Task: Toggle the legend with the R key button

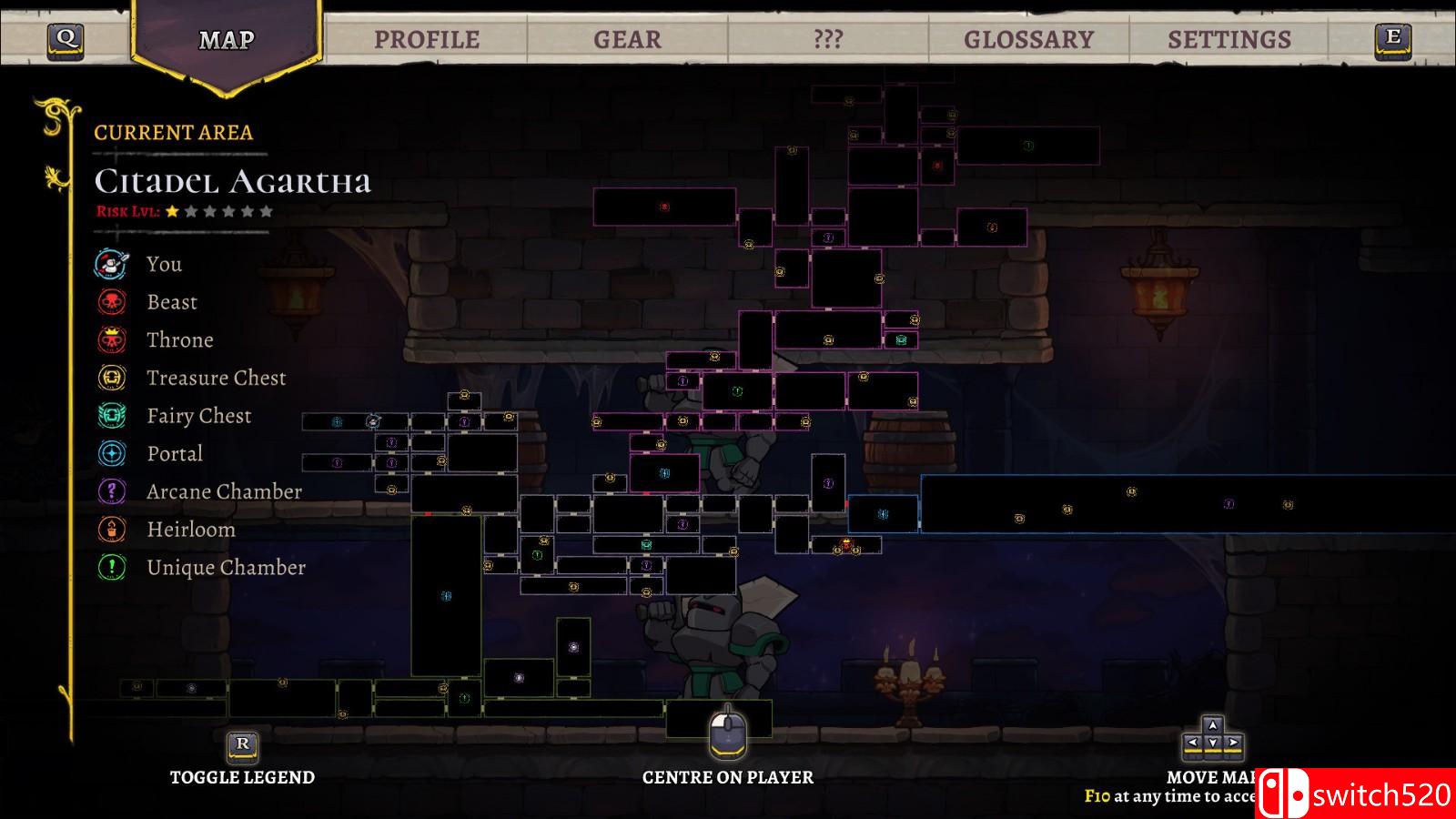Action: tap(241, 744)
